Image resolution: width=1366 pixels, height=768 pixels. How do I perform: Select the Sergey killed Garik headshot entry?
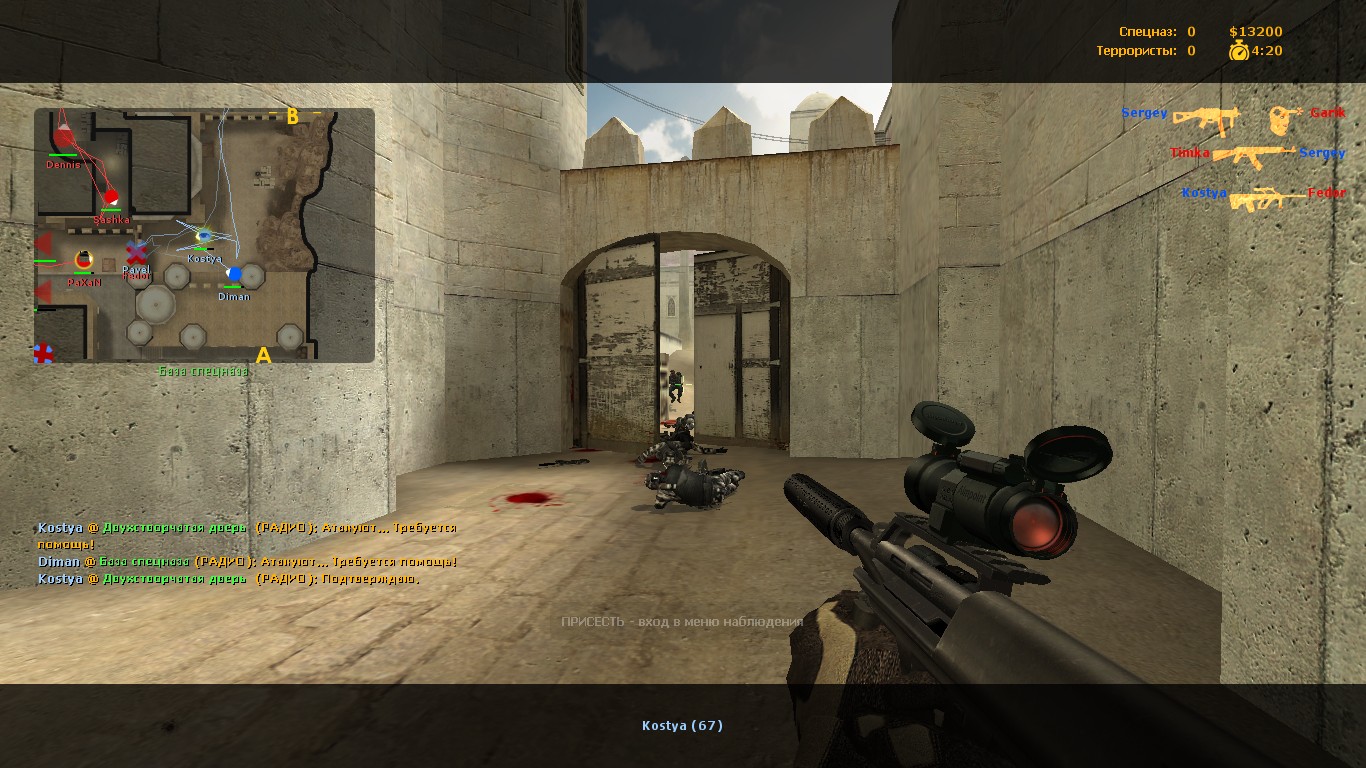(1233, 118)
